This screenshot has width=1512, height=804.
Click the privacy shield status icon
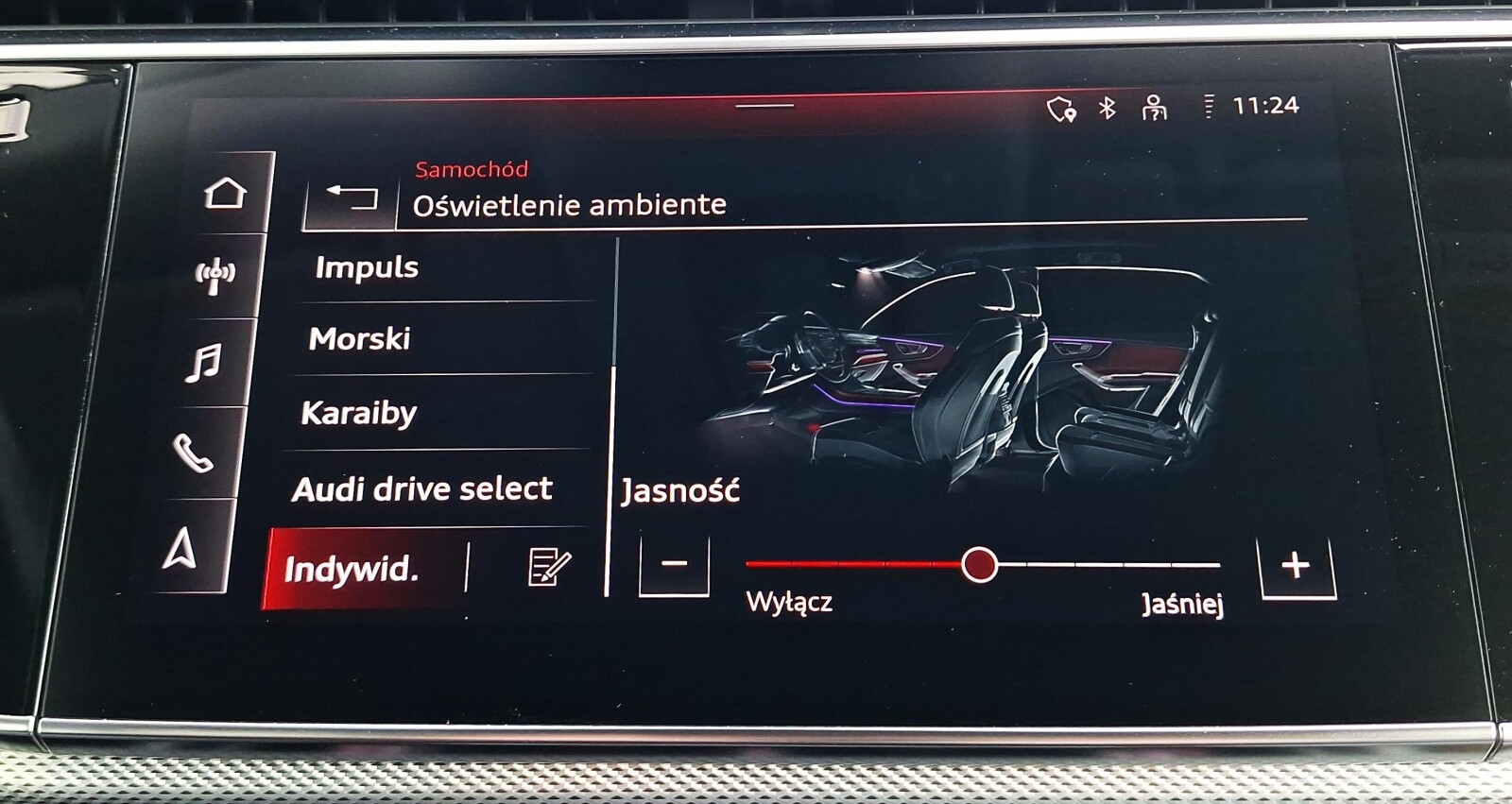[x=1061, y=110]
